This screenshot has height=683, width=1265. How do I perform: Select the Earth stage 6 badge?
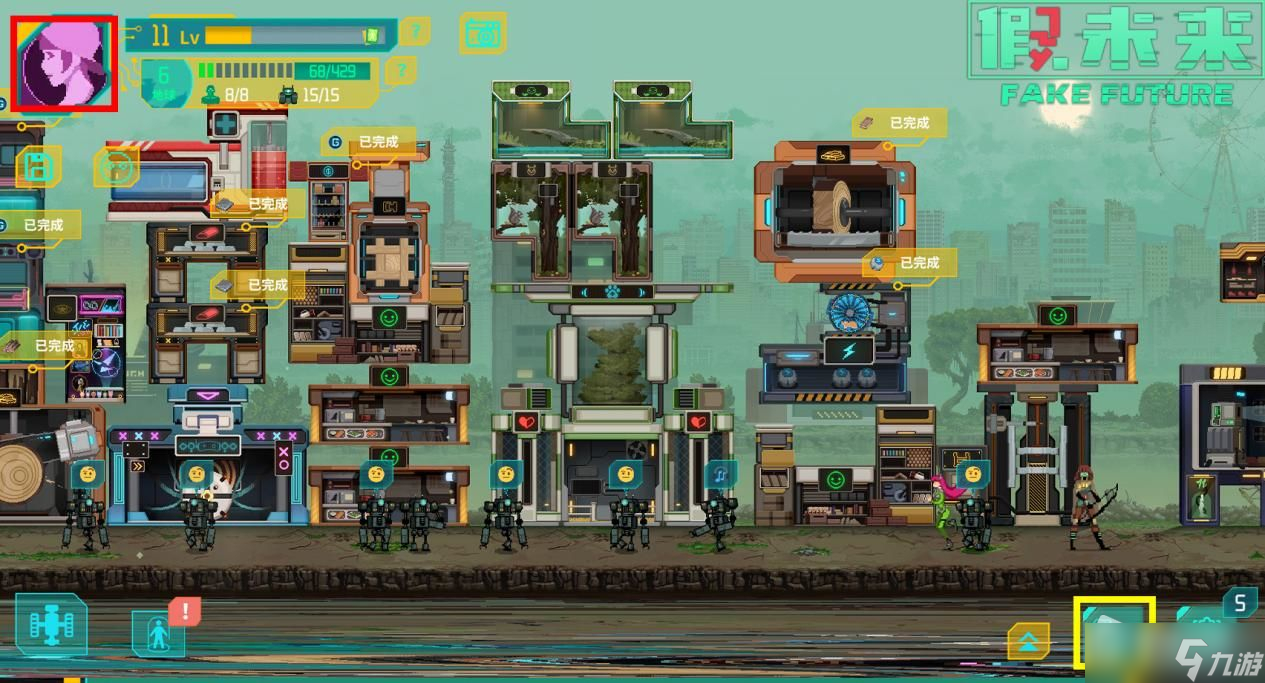163,80
